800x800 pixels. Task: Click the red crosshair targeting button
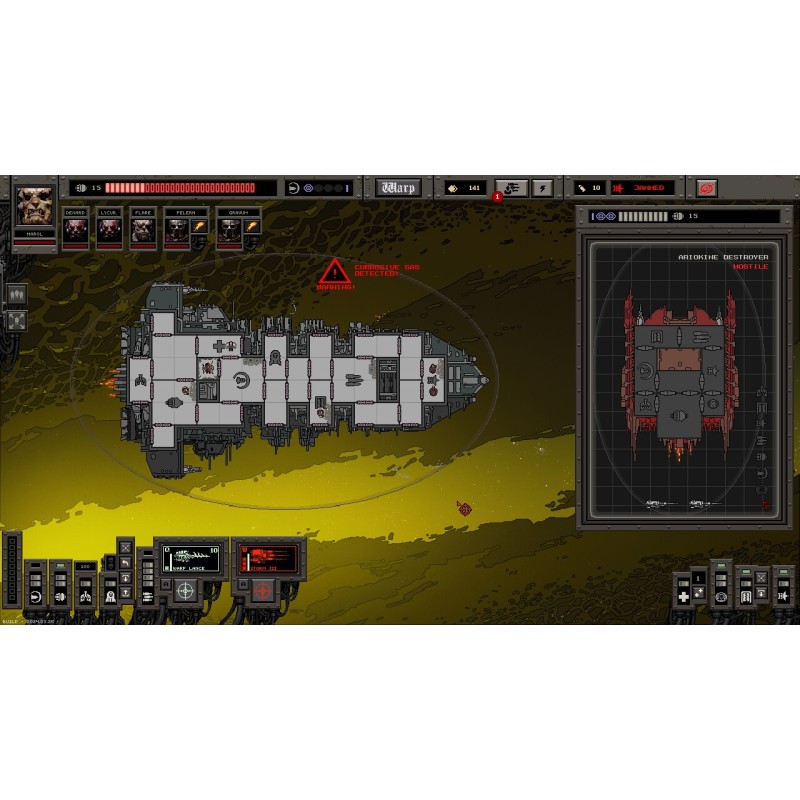pyautogui.click(x=263, y=591)
